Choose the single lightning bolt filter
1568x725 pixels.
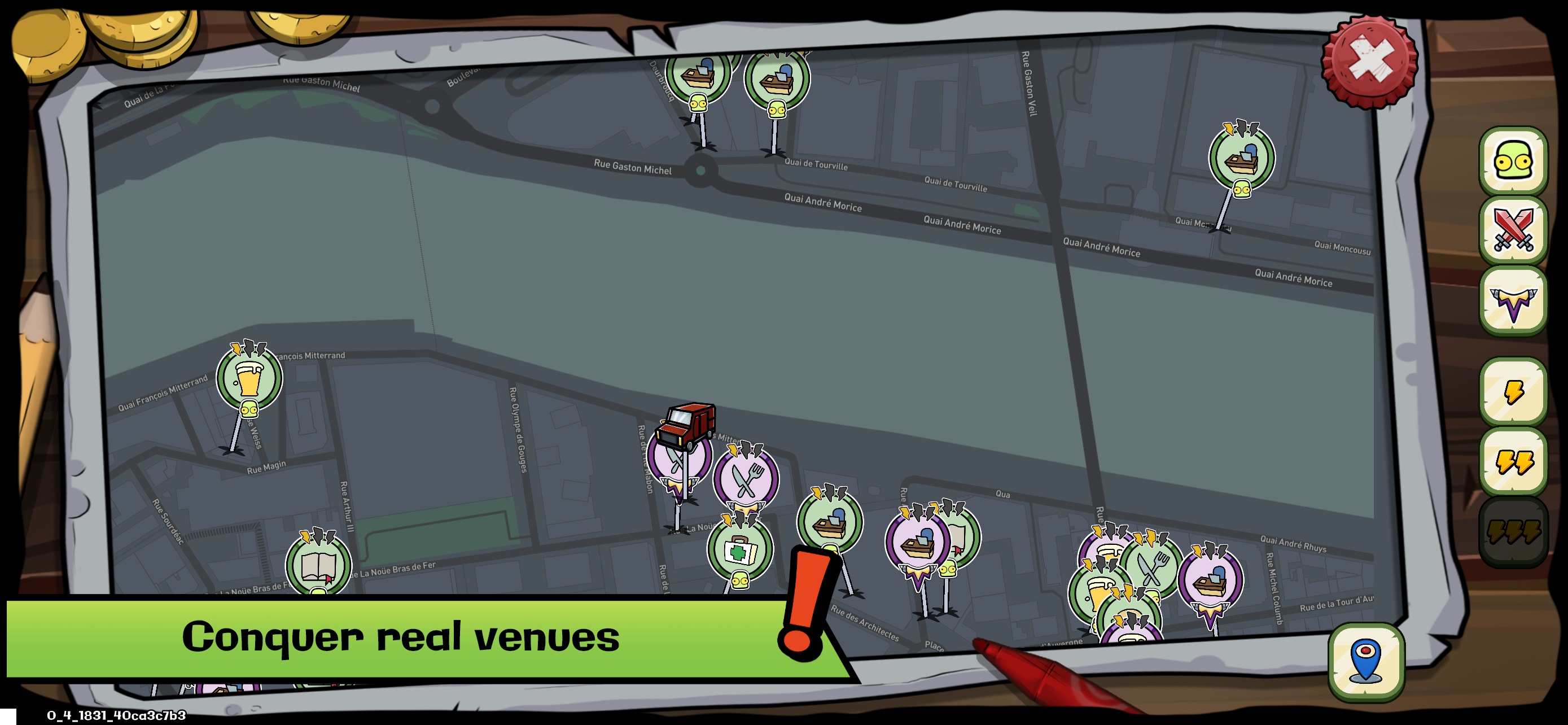[1513, 391]
